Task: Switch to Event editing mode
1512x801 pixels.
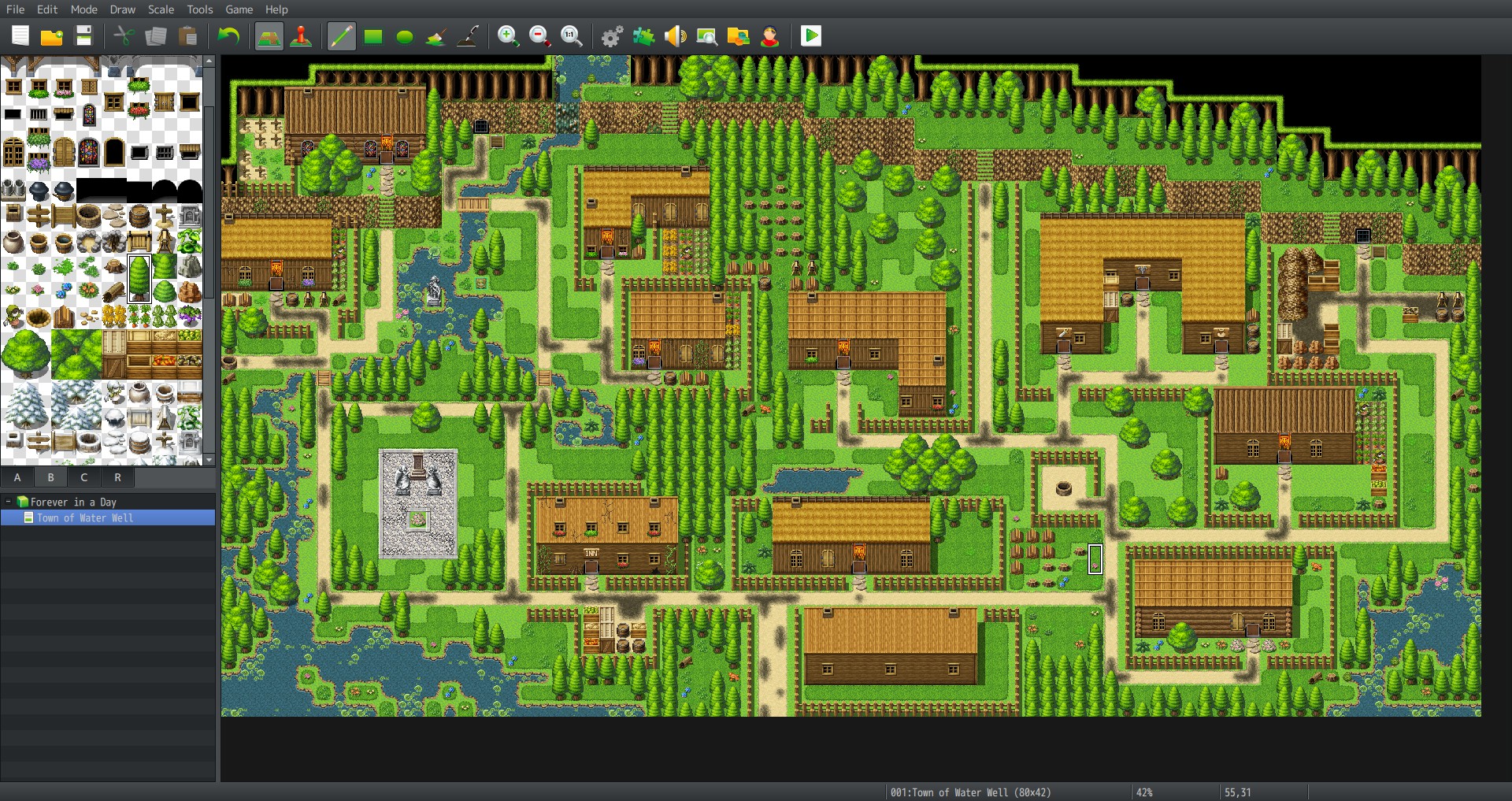Action: point(301,35)
